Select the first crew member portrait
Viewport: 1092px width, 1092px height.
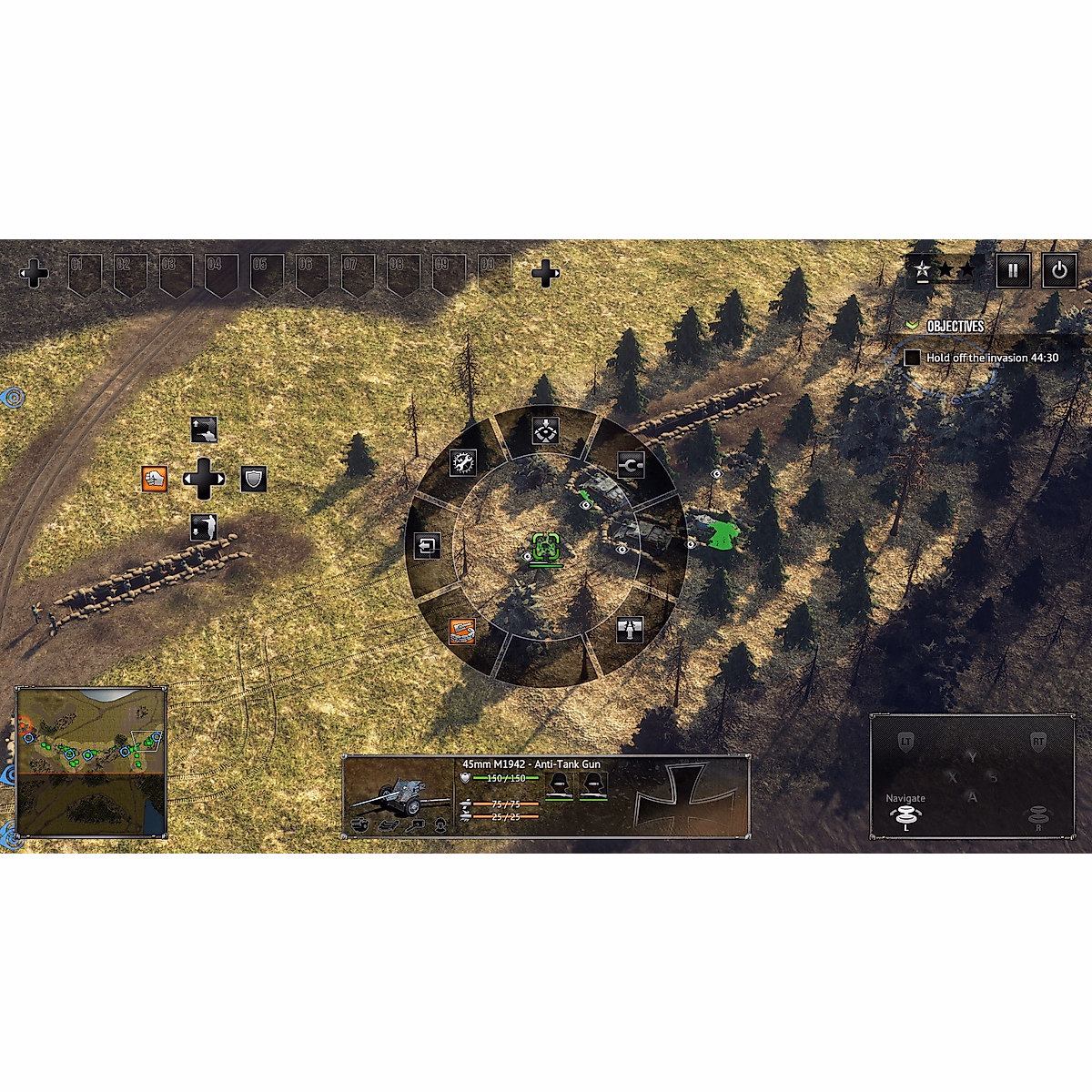pyautogui.click(x=559, y=786)
